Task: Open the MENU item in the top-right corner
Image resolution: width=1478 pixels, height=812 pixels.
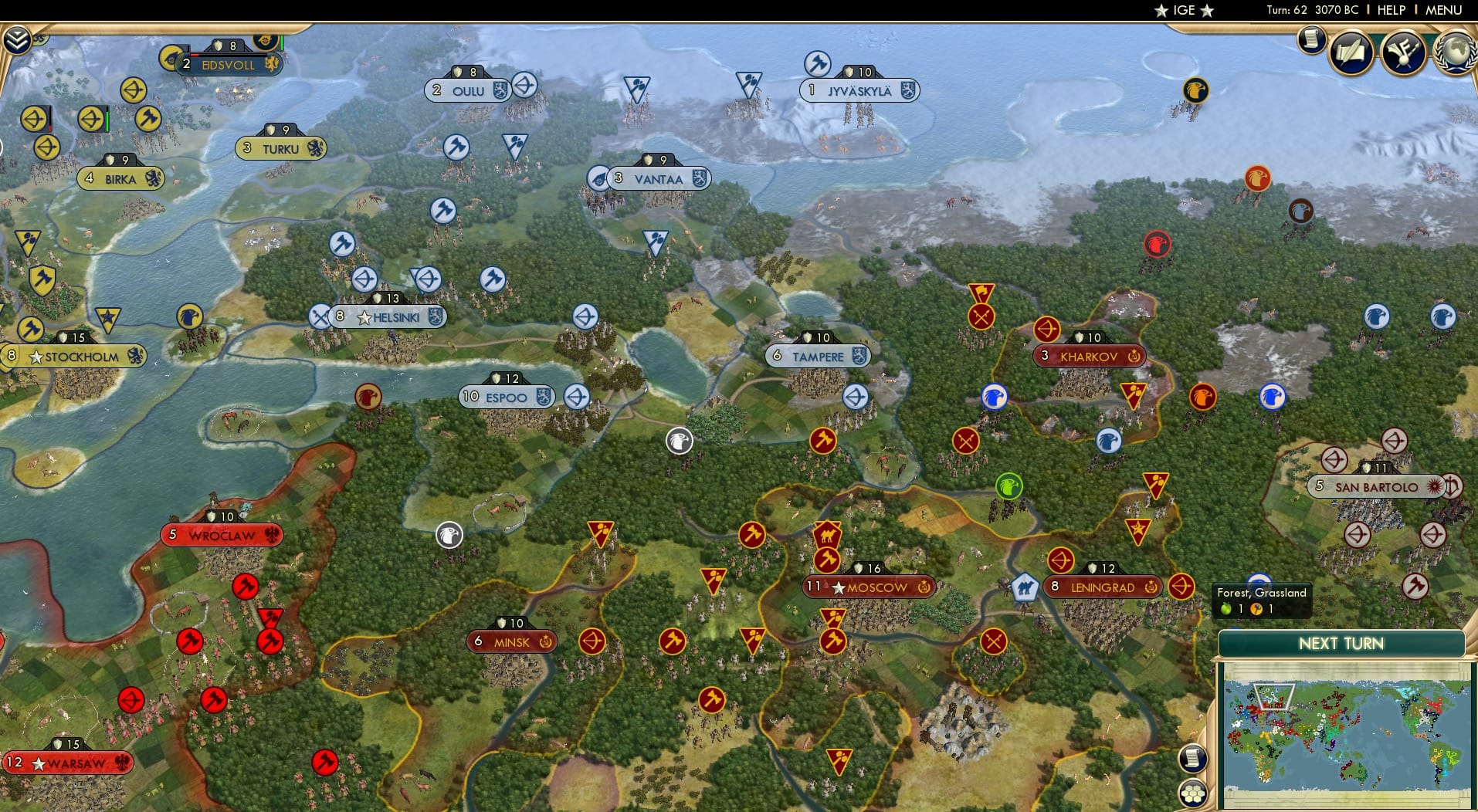Action: point(1443,11)
